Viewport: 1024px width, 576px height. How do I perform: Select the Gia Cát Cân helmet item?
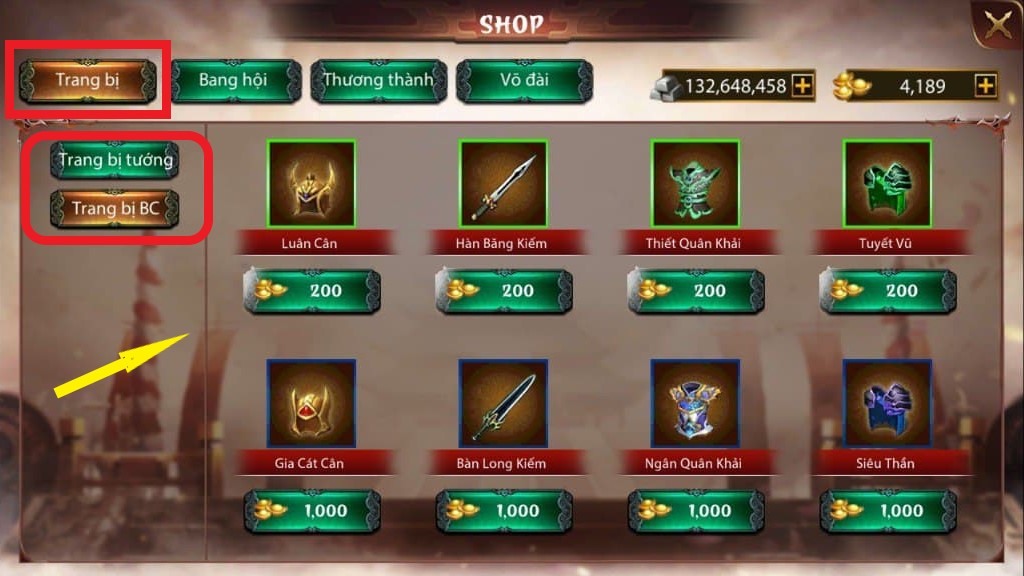coord(311,403)
